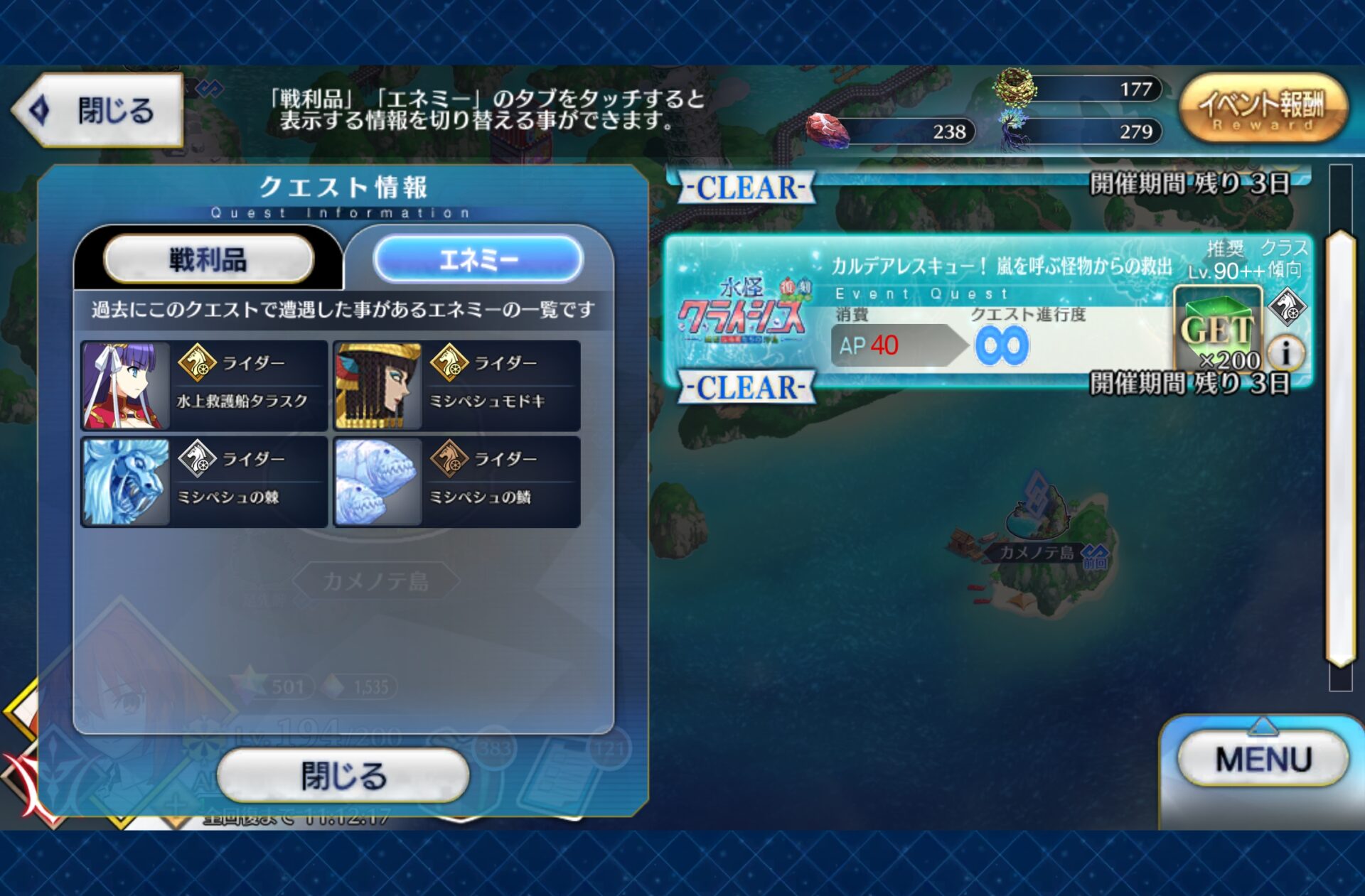Close quest info with bottom 閉じる button
Screen dimensions: 1365x896
(x=343, y=775)
